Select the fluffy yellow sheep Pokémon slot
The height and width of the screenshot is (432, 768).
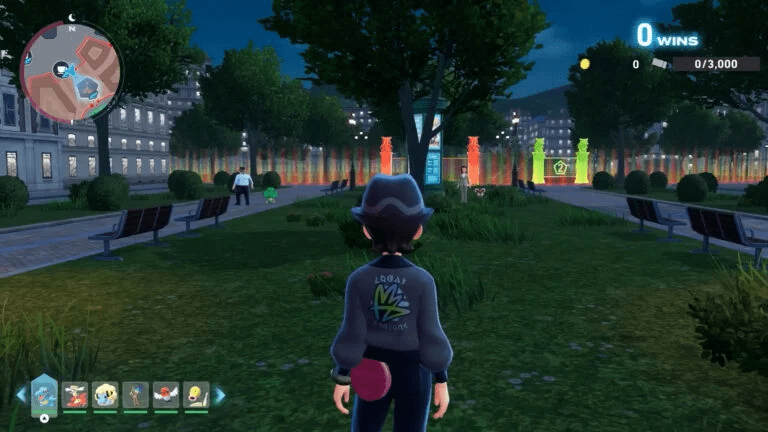pyautogui.click(x=105, y=395)
